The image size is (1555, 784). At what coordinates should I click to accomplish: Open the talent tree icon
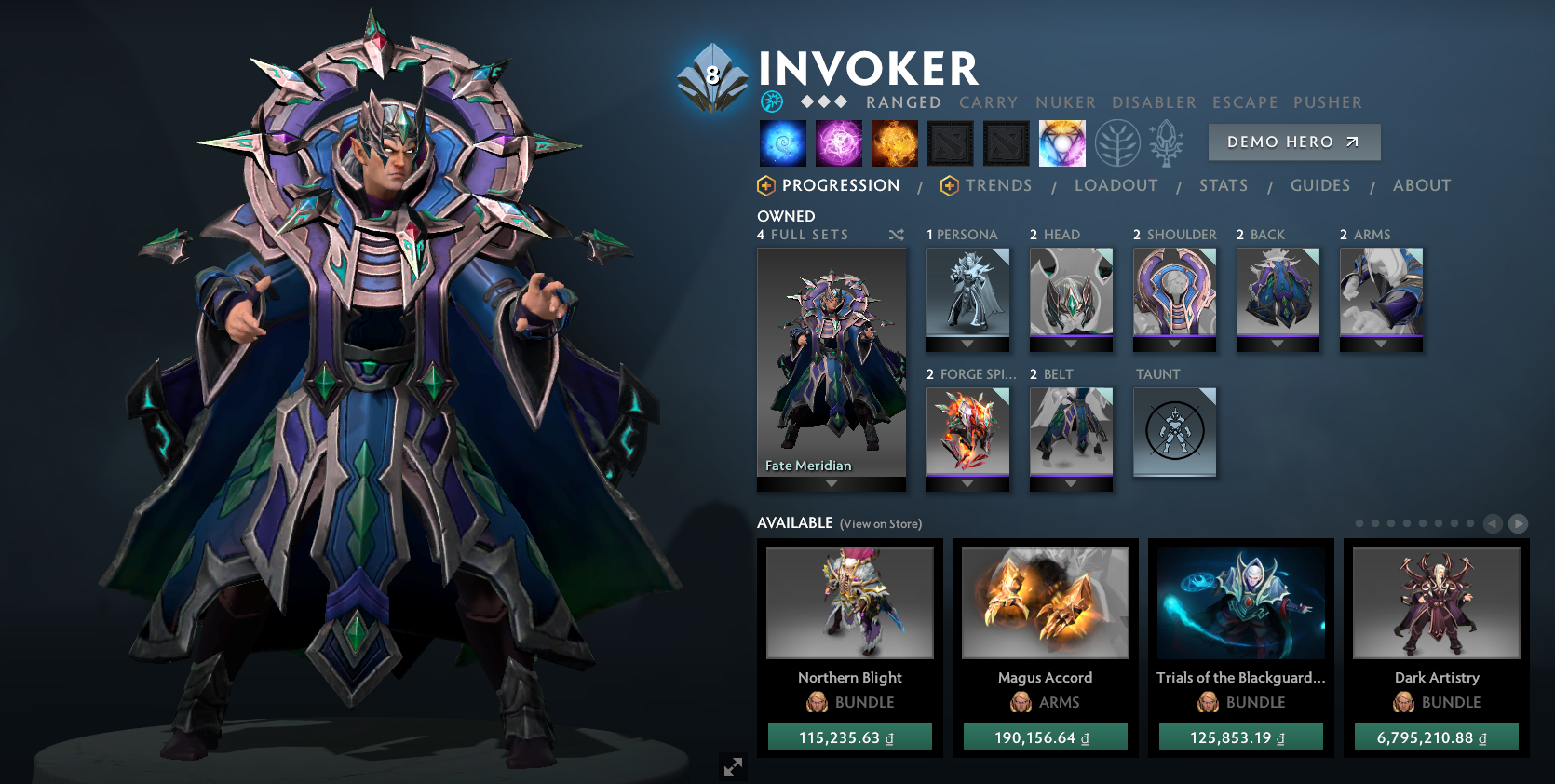pyautogui.click(x=1116, y=142)
